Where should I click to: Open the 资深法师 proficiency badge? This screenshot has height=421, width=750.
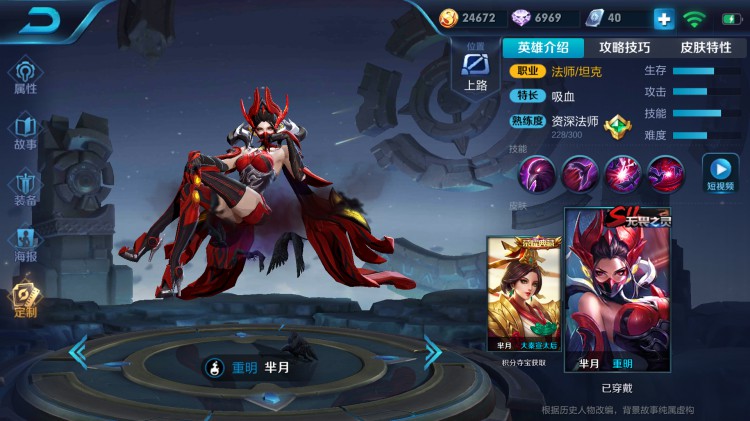click(x=619, y=126)
